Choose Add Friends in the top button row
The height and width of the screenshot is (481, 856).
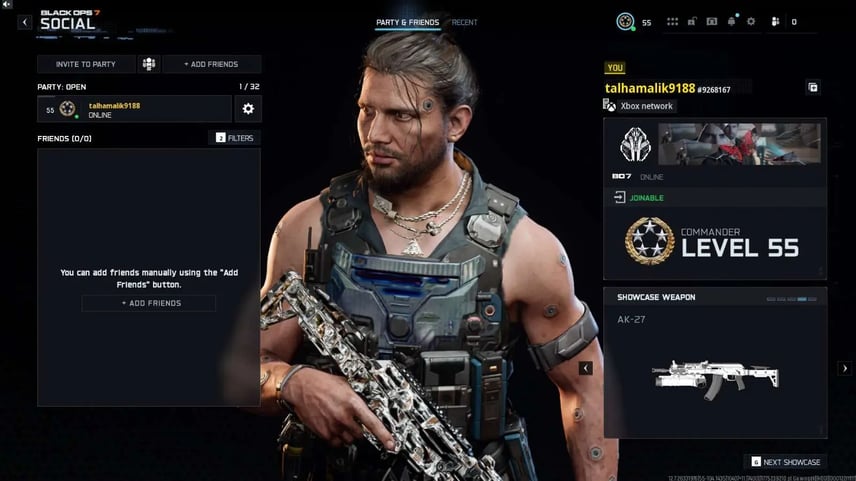[211, 64]
